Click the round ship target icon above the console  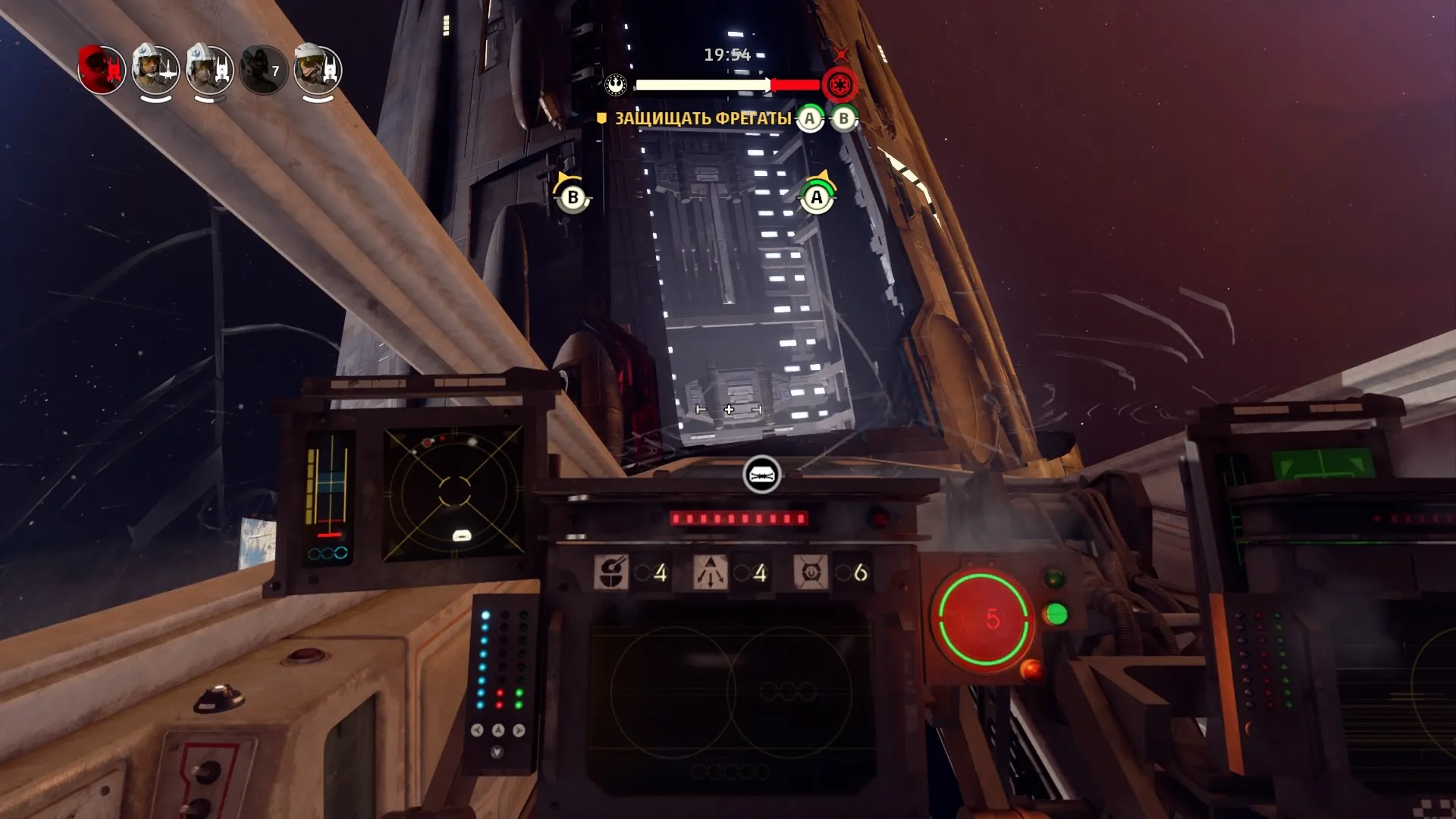pyautogui.click(x=762, y=475)
